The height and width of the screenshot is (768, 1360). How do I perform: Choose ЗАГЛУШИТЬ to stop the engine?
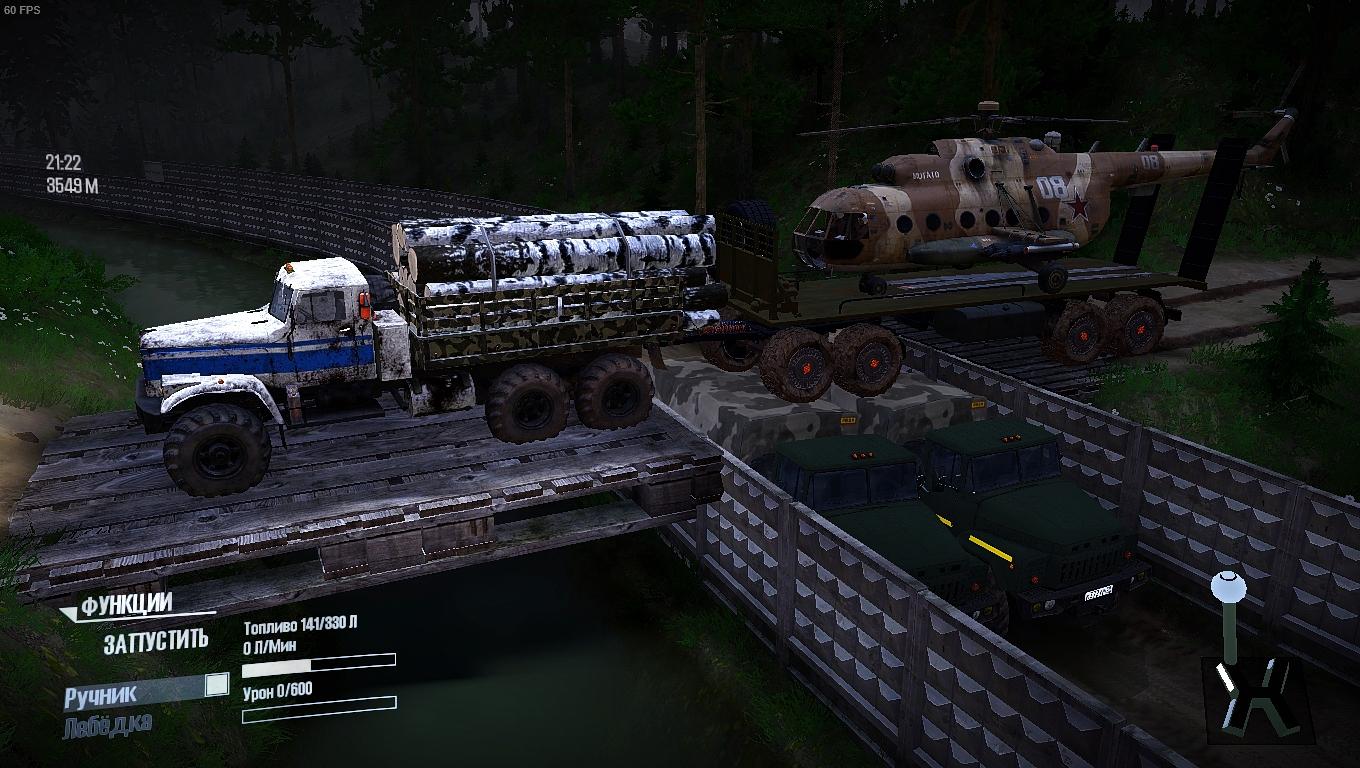tap(156, 642)
